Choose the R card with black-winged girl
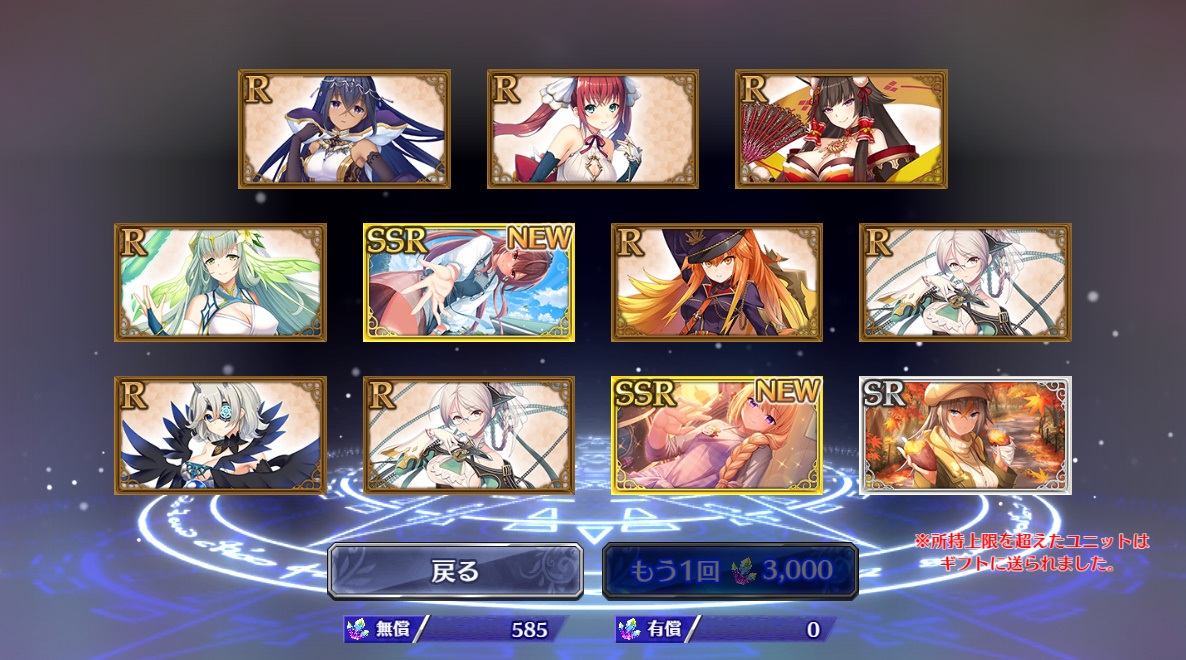1186x660 pixels. (x=220, y=435)
